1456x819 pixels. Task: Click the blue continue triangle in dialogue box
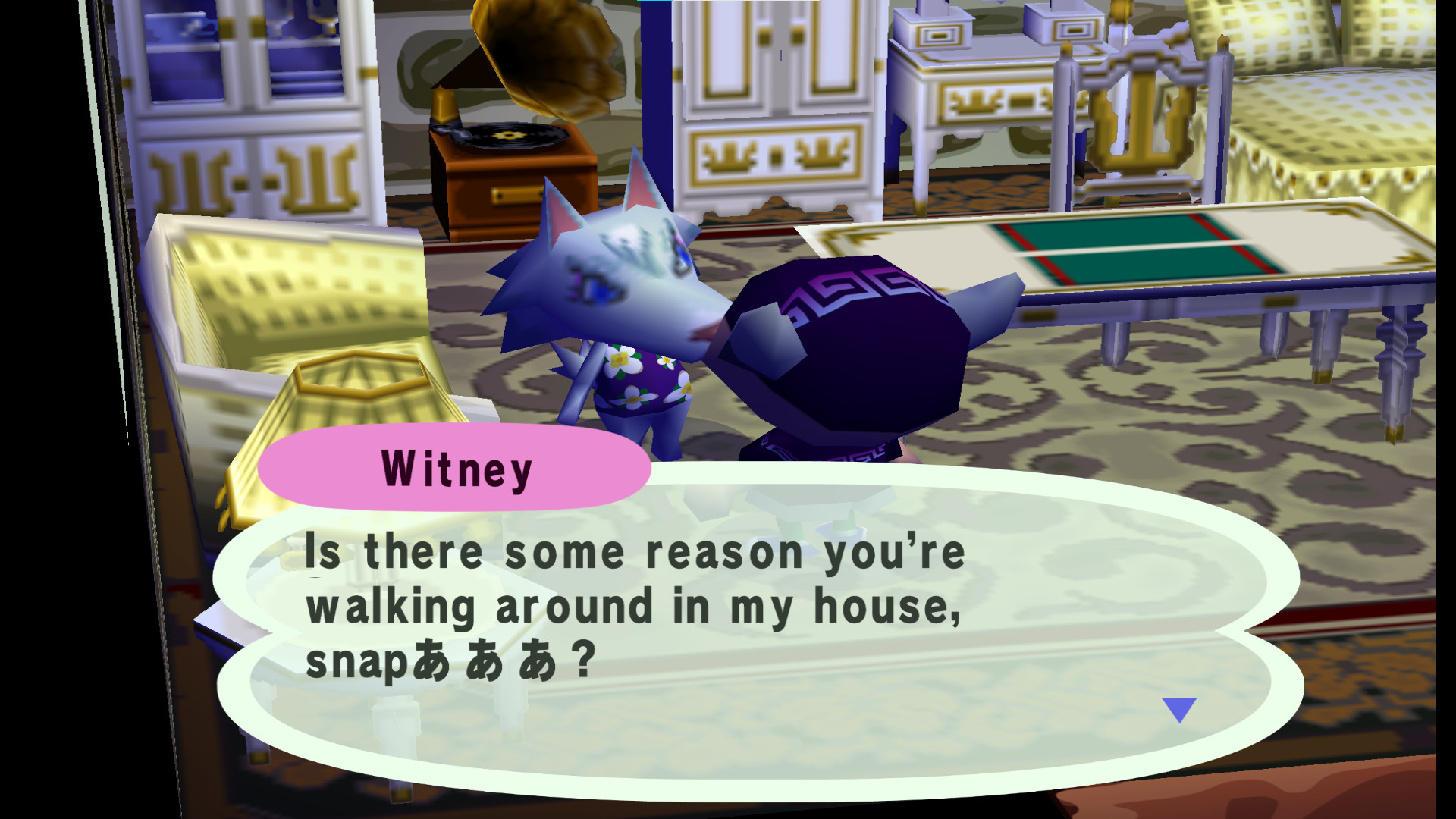(x=1179, y=709)
